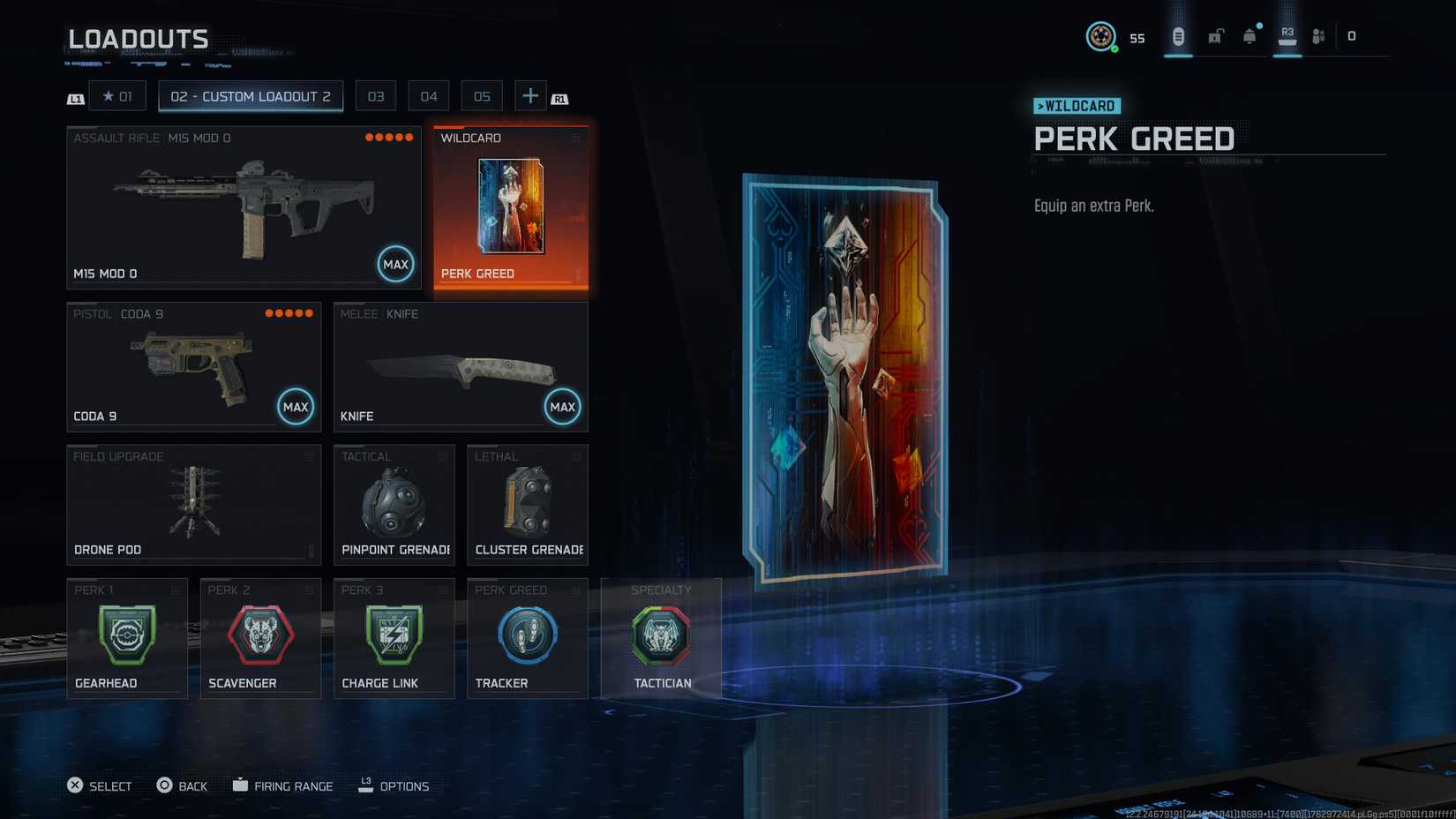Select the Cluster Grenade lethal slot
Viewport: 1456px width, 819px height.
[x=528, y=505]
